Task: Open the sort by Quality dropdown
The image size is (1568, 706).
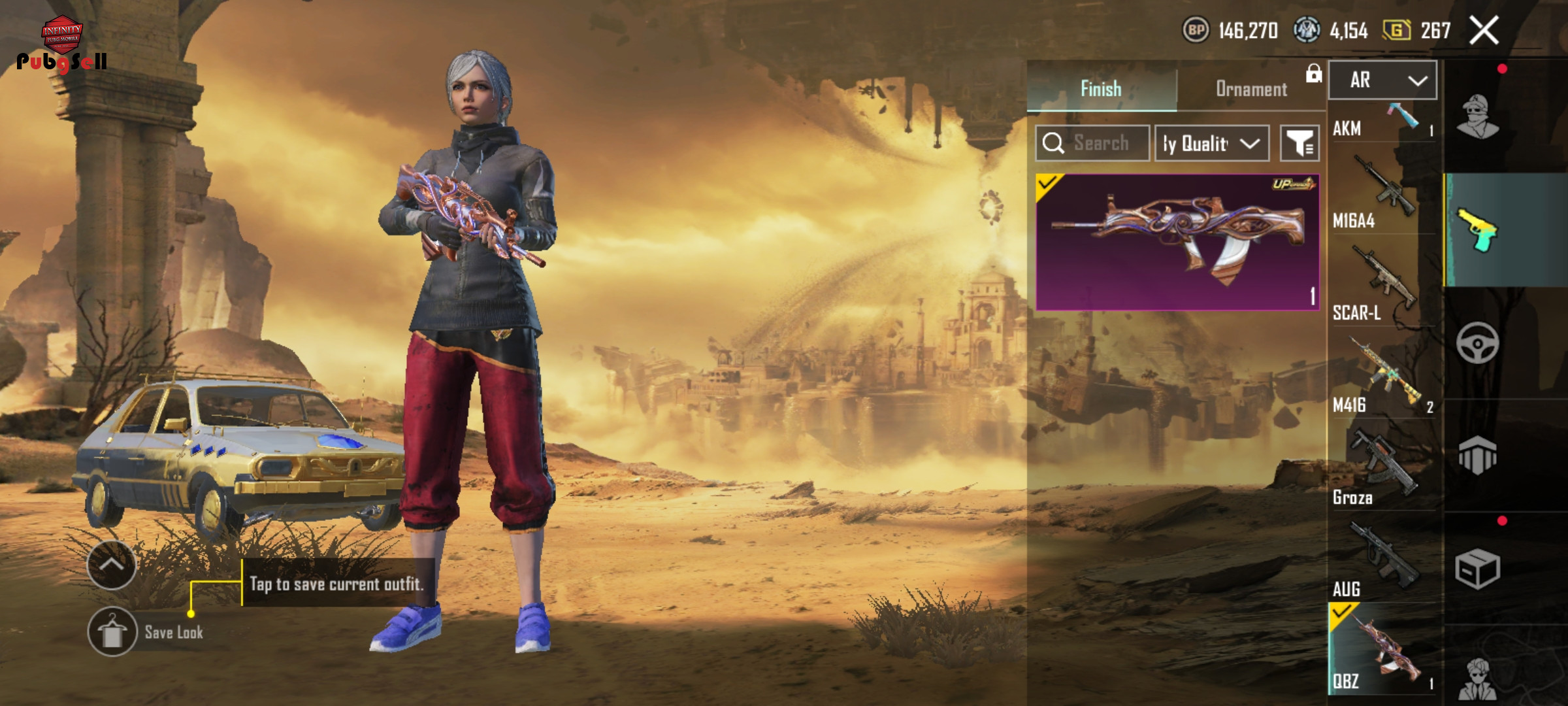Action: [1211, 143]
